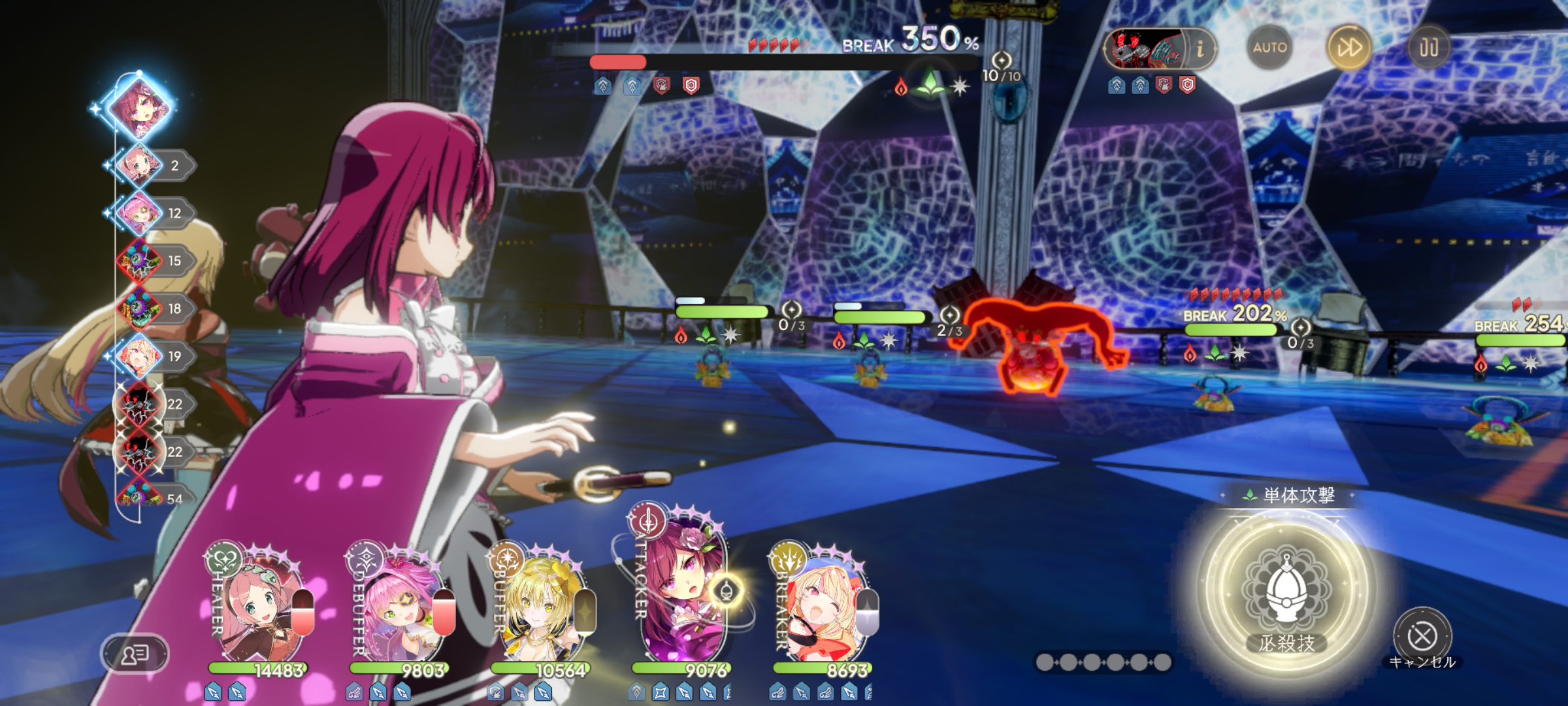This screenshot has width=1568, height=706.
Task: Select the turn order portrait marked 19
Action: (140, 356)
